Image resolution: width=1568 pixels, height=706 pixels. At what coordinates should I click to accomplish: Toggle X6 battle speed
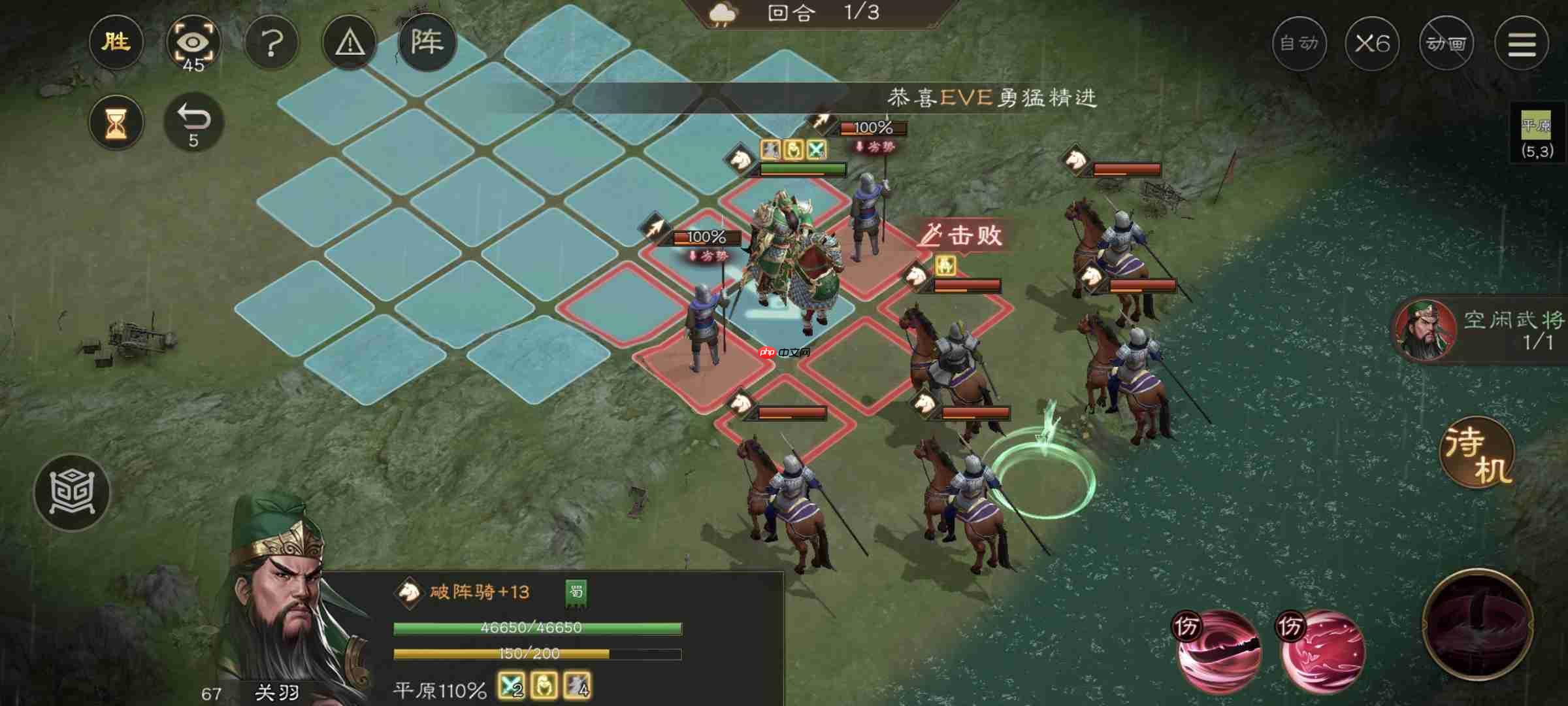coord(1373,43)
